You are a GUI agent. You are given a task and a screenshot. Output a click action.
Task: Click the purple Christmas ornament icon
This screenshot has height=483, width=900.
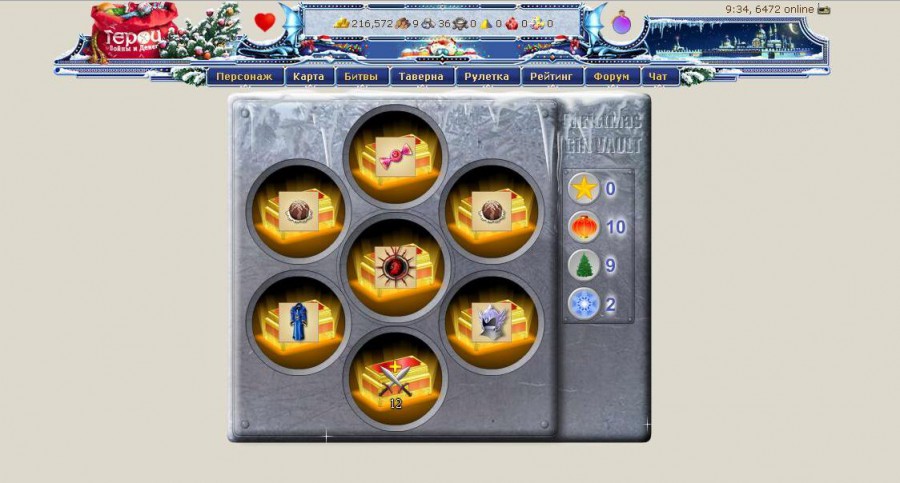click(x=621, y=22)
